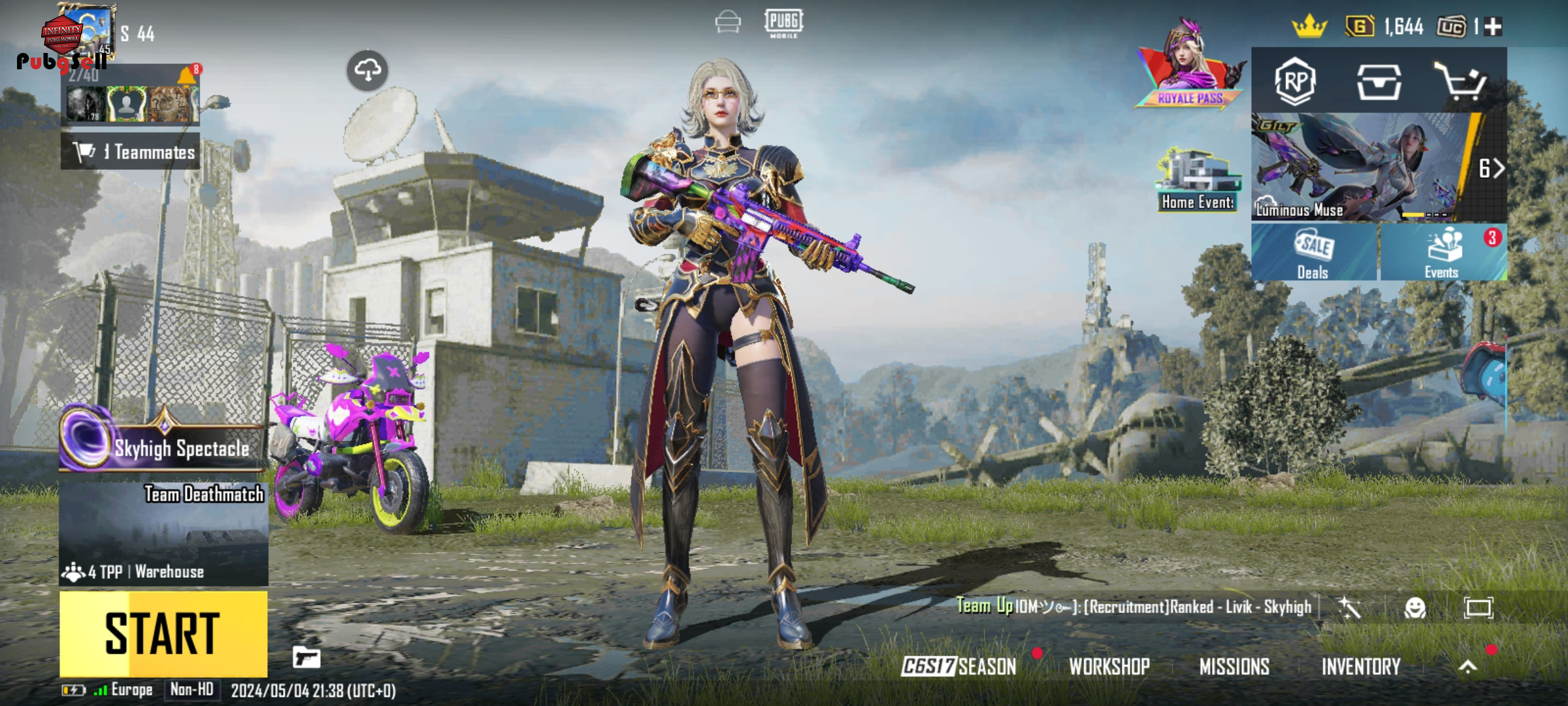Open the Deals sale tile
The width and height of the screenshot is (1568, 706).
[x=1313, y=254]
